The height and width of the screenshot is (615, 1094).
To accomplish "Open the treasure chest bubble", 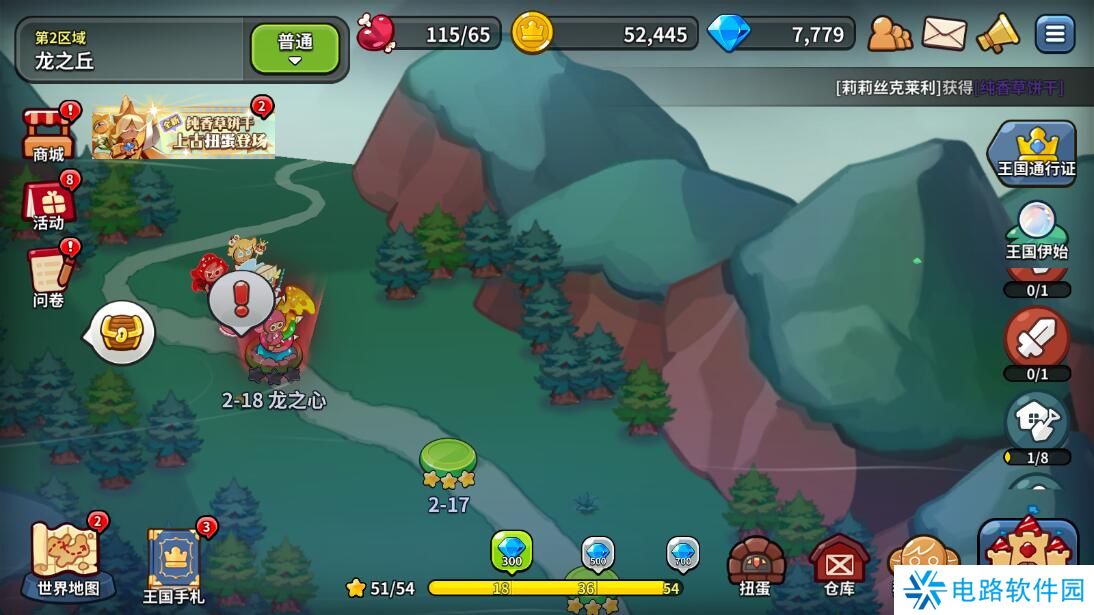I will coord(122,333).
